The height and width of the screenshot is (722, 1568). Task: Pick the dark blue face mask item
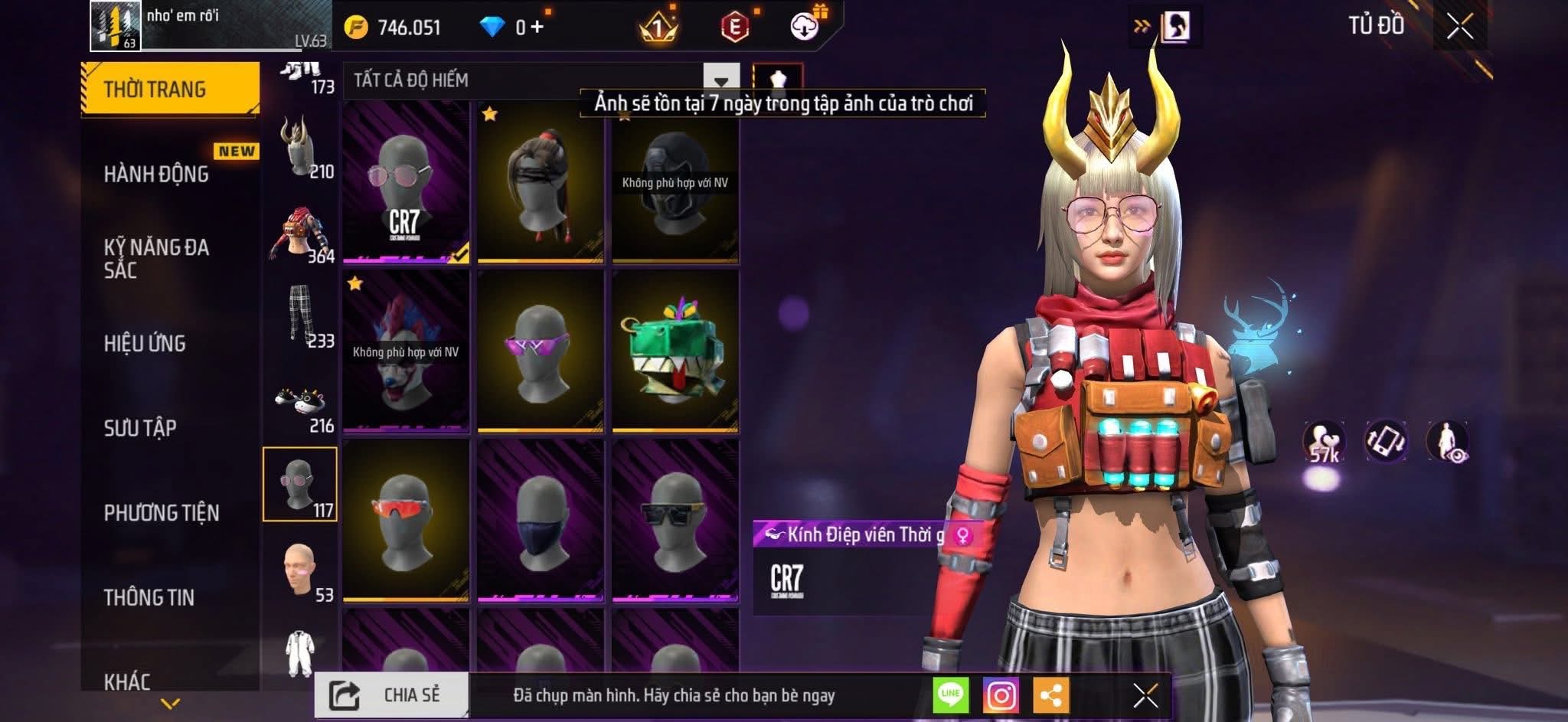point(541,521)
